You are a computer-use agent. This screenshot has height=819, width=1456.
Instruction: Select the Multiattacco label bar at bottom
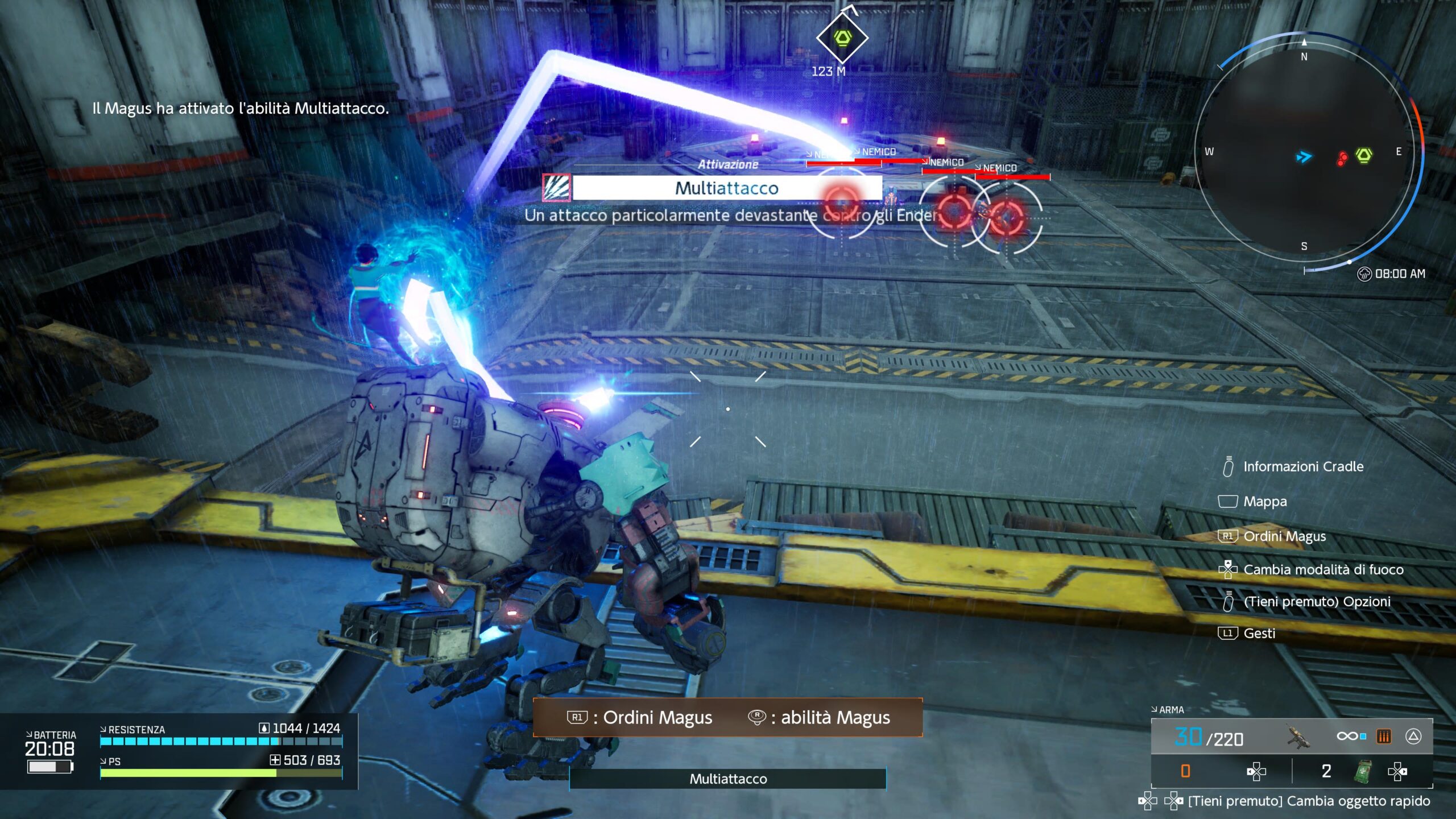pyautogui.click(x=727, y=779)
